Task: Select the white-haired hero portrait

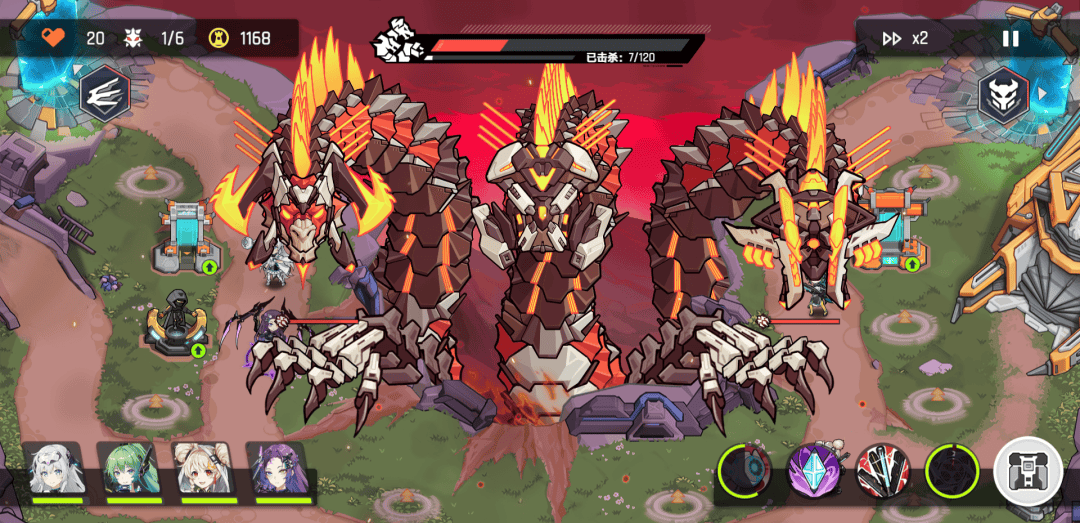Action: pos(56,470)
